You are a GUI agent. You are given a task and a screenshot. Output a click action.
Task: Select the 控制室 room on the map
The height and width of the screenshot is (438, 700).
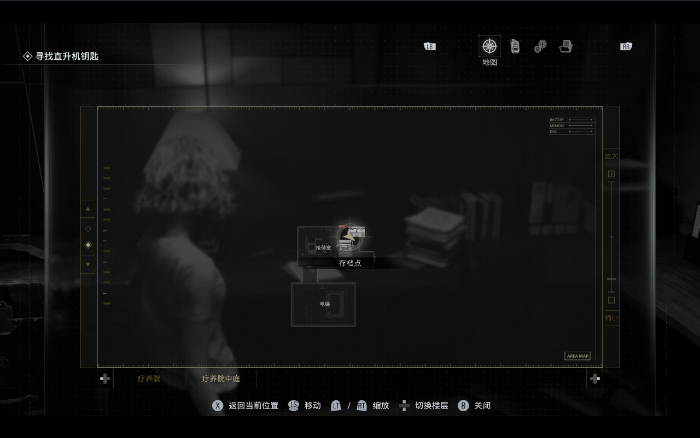click(322, 246)
